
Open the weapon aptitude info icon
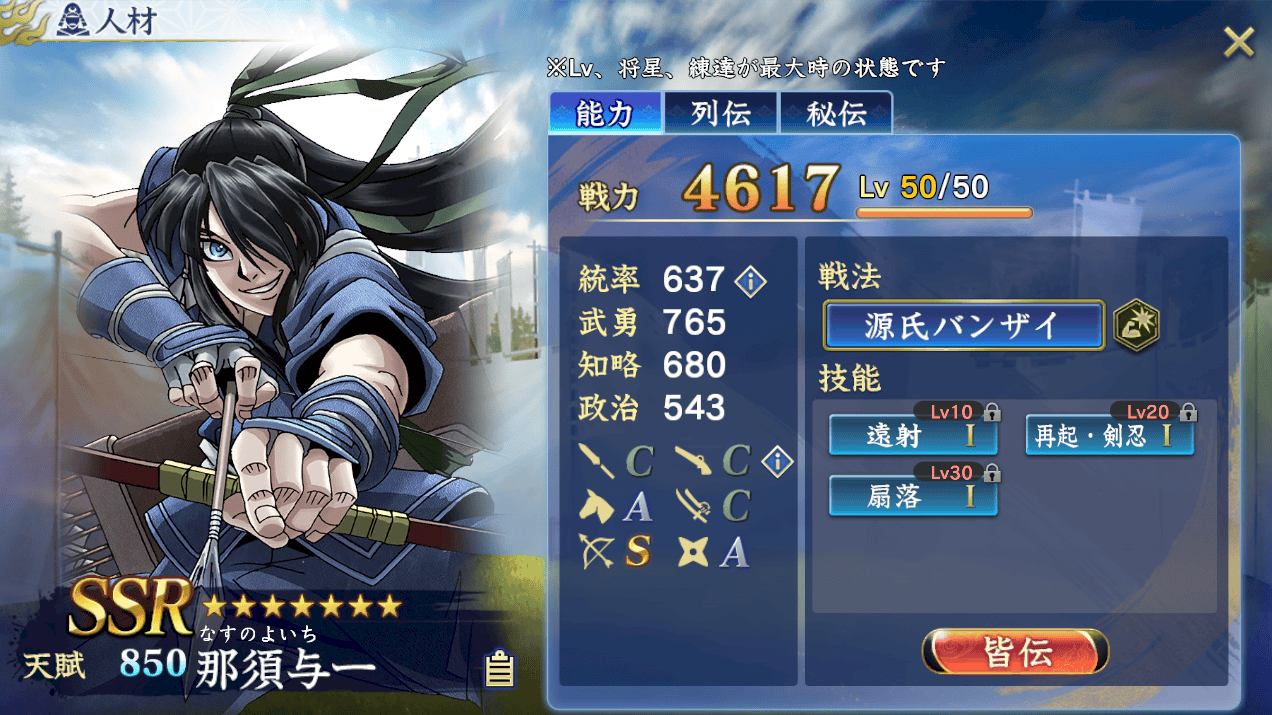777,461
